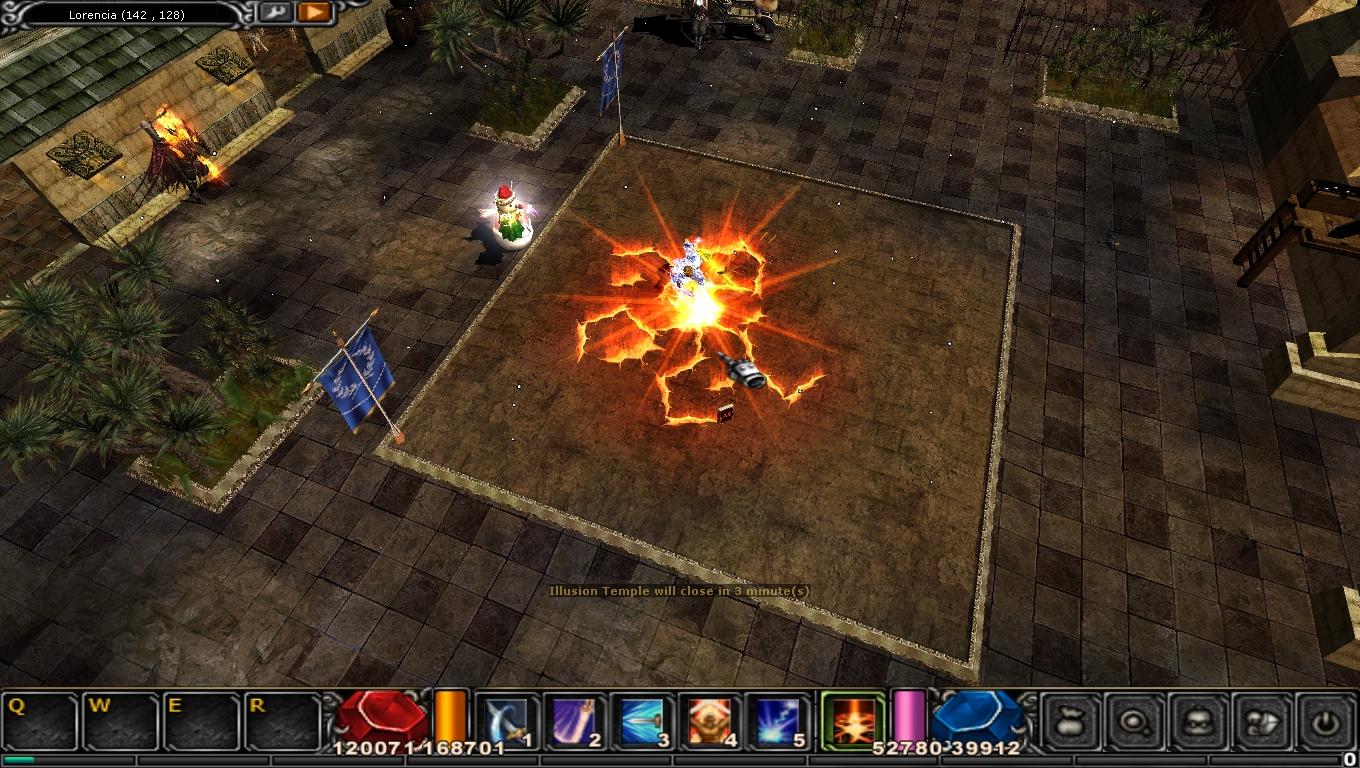This screenshot has width=1360, height=768.
Task: Use the purple beam skill in slot 2
Action: 575,721
